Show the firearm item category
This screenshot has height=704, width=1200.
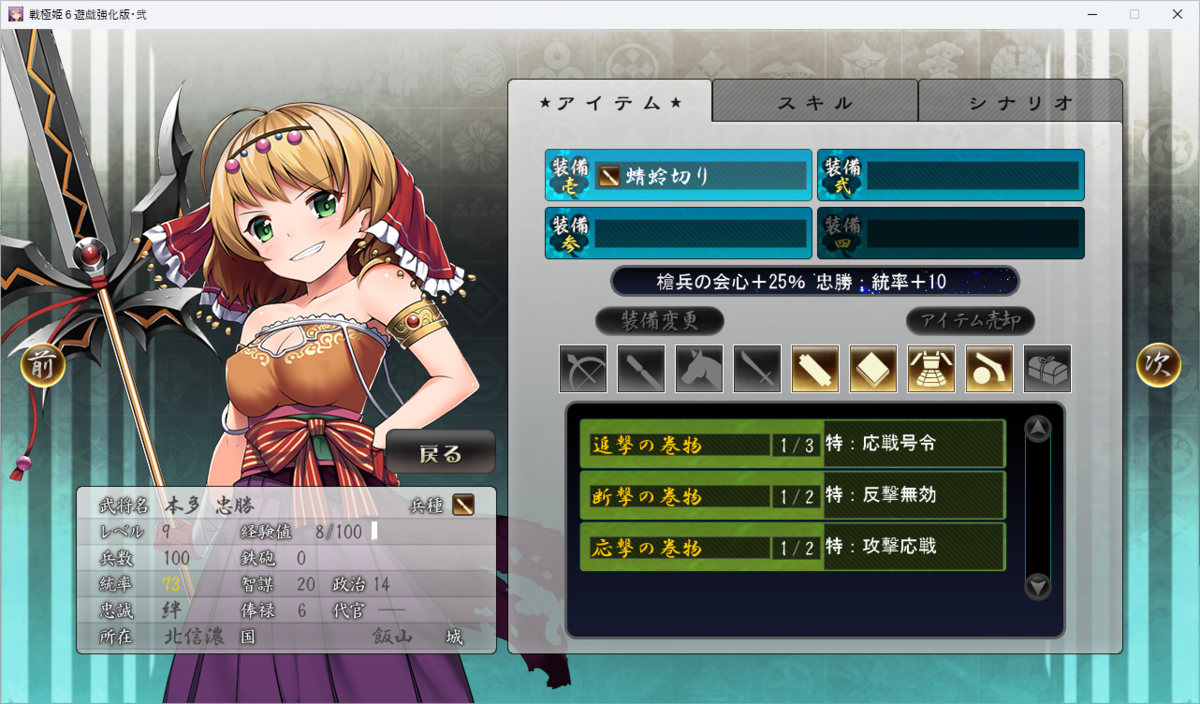tap(989, 369)
